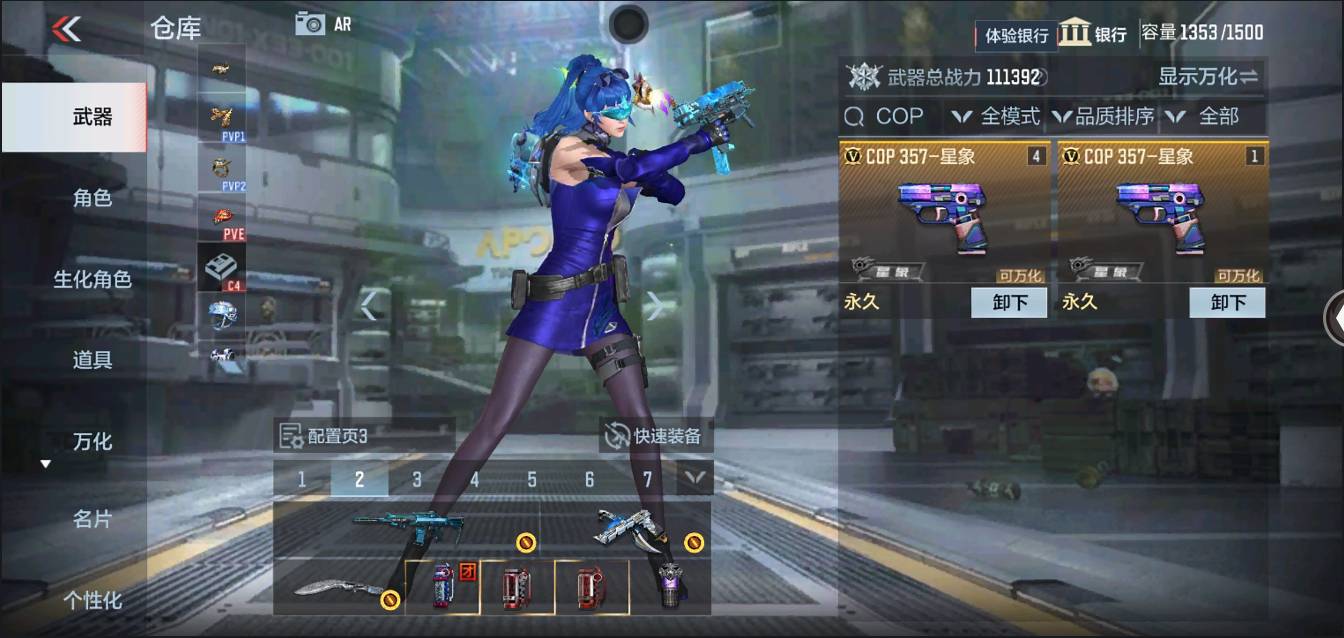1344x638 pixels.
Task: Switch to loadout slot number 5
Action: [x=532, y=480]
